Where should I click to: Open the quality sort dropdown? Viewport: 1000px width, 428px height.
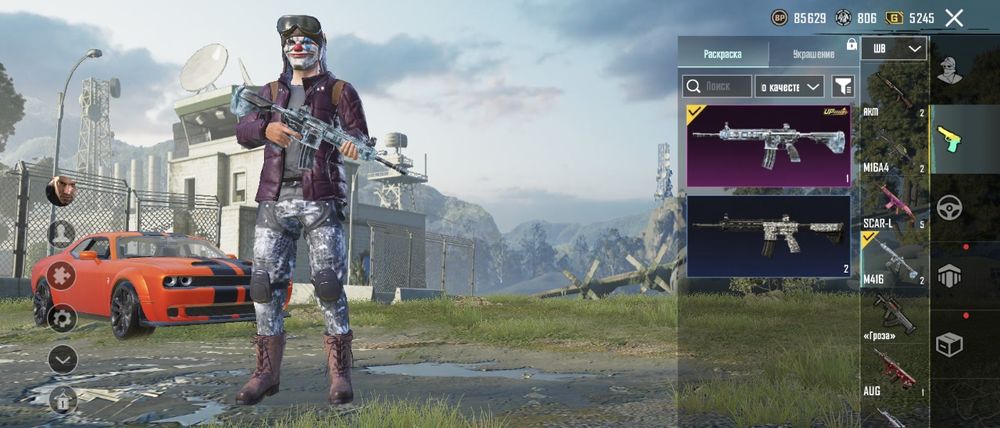[789, 87]
